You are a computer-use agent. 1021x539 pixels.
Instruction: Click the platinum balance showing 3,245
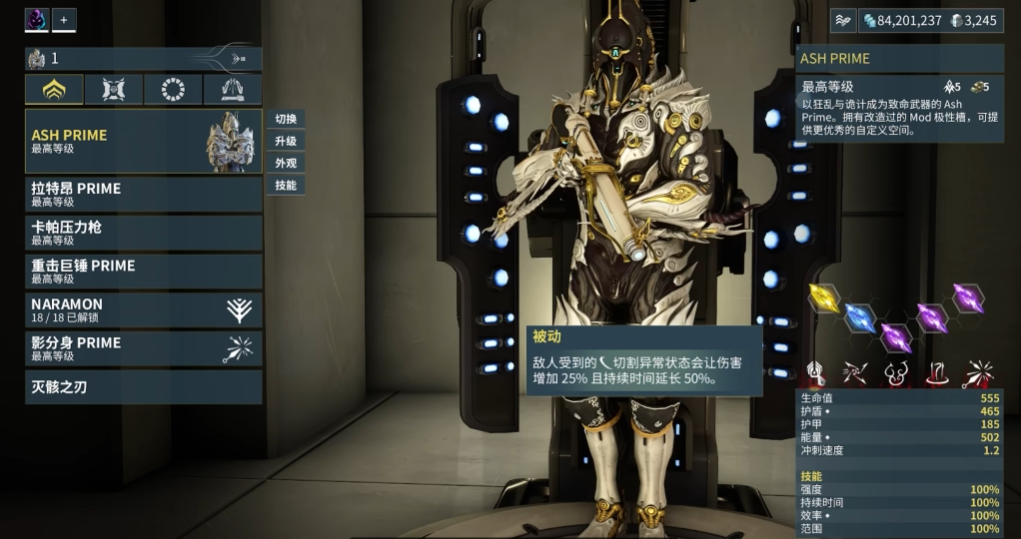point(973,20)
